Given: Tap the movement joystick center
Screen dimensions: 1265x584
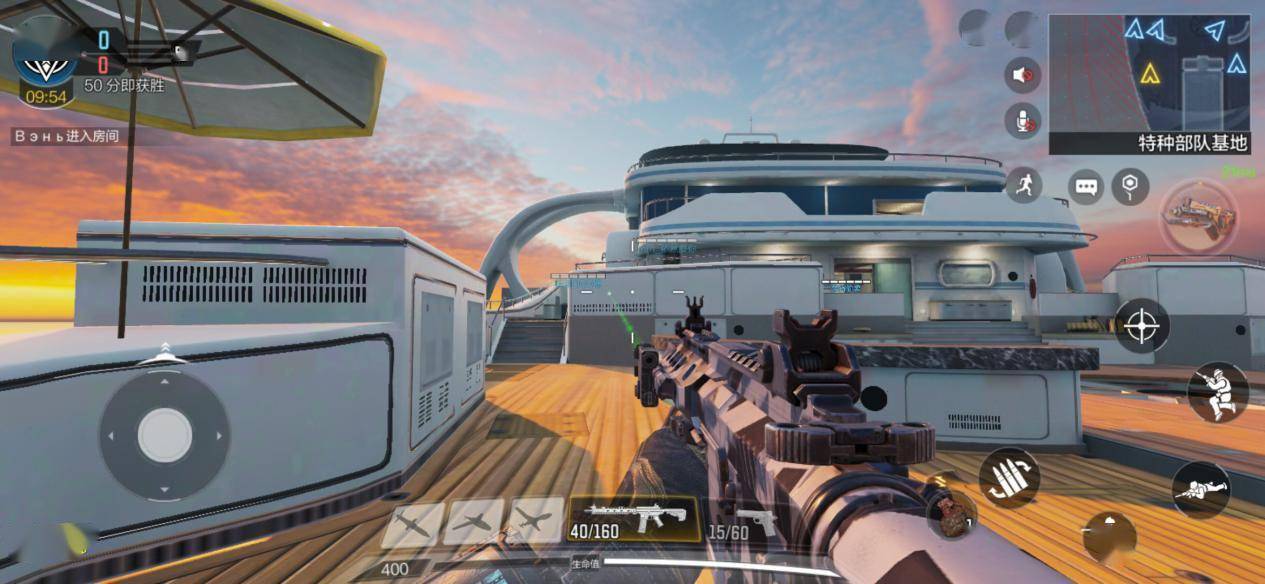Looking at the screenshot, I should 164,435.
